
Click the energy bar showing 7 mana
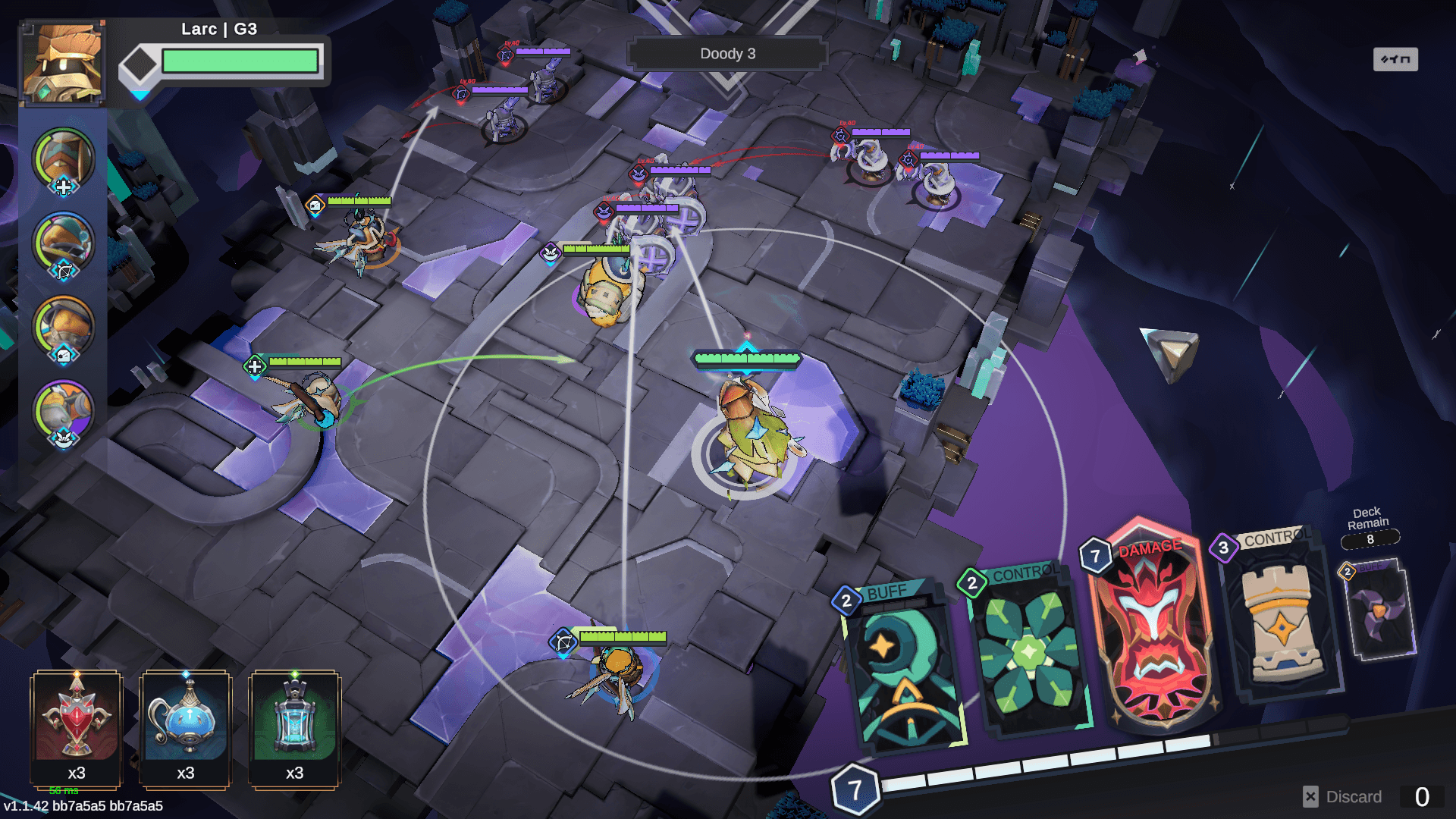click(858, 788)
